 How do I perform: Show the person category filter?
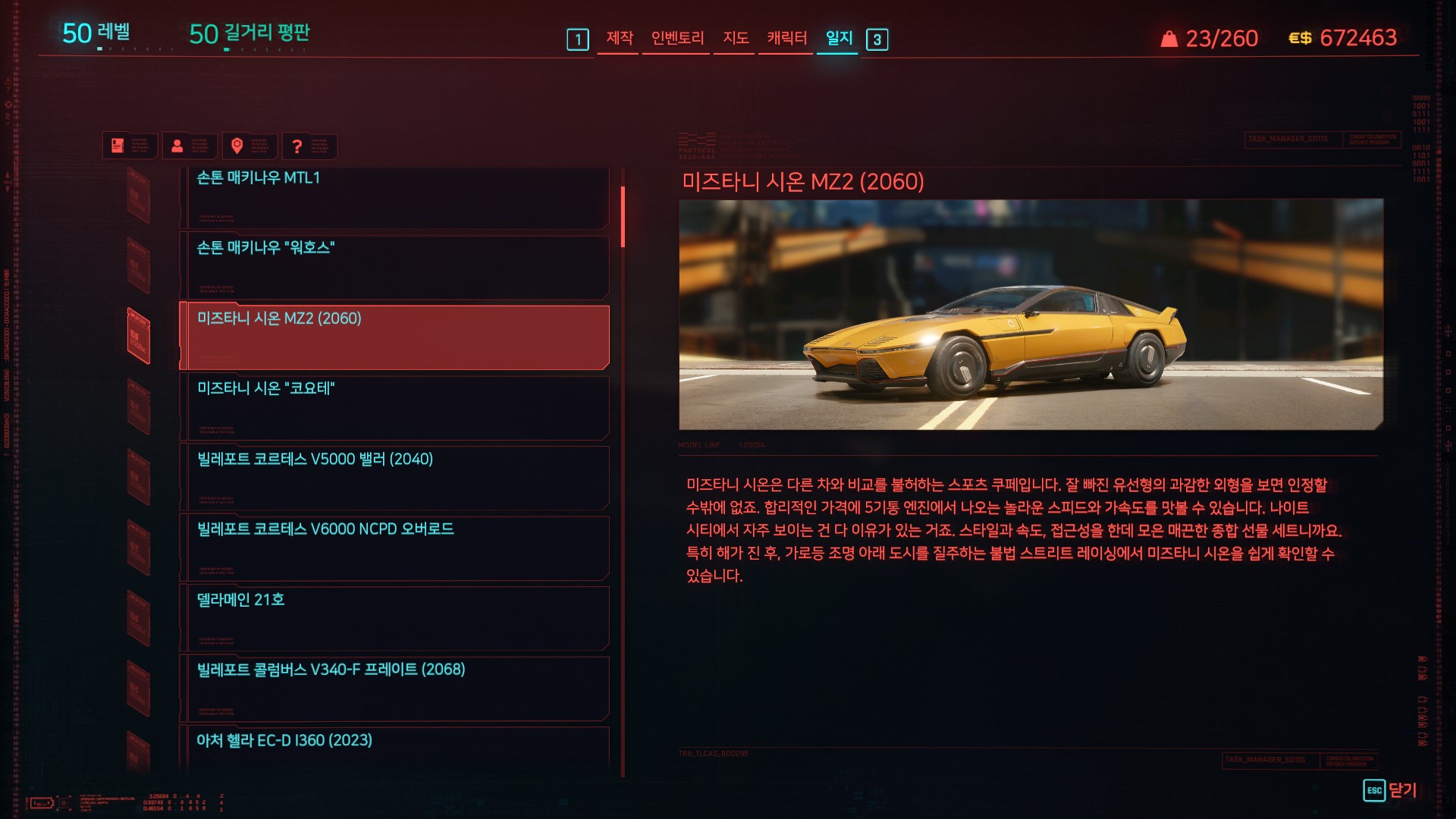[x=177, y=146]
